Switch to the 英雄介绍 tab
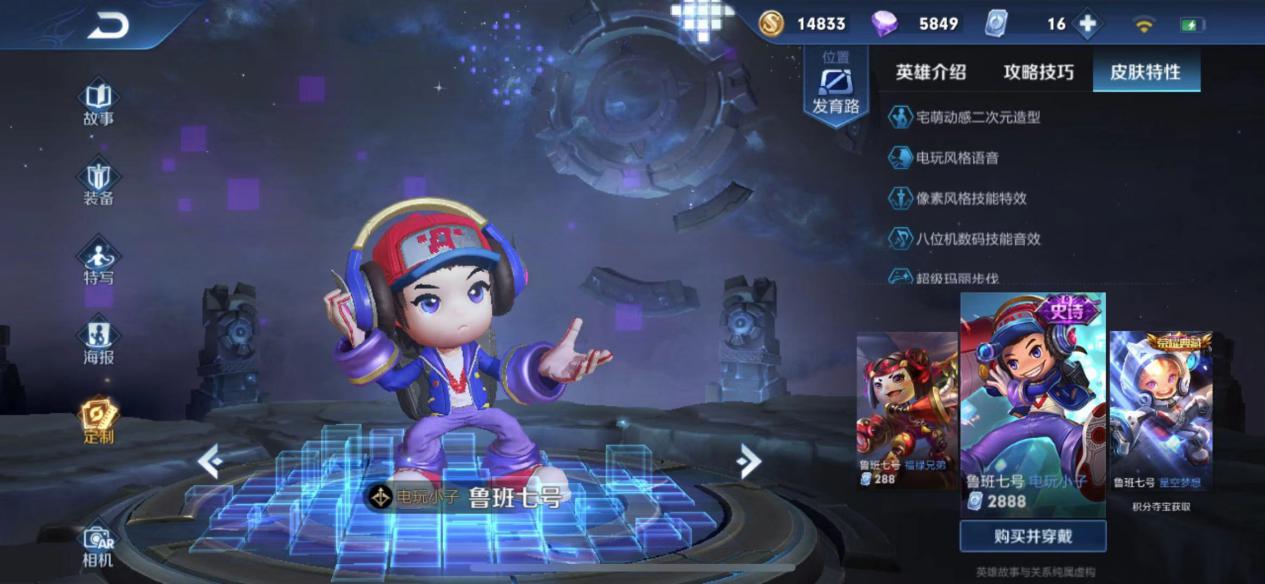The width and height of the screenshot is (1265, 584). [930, 72]
